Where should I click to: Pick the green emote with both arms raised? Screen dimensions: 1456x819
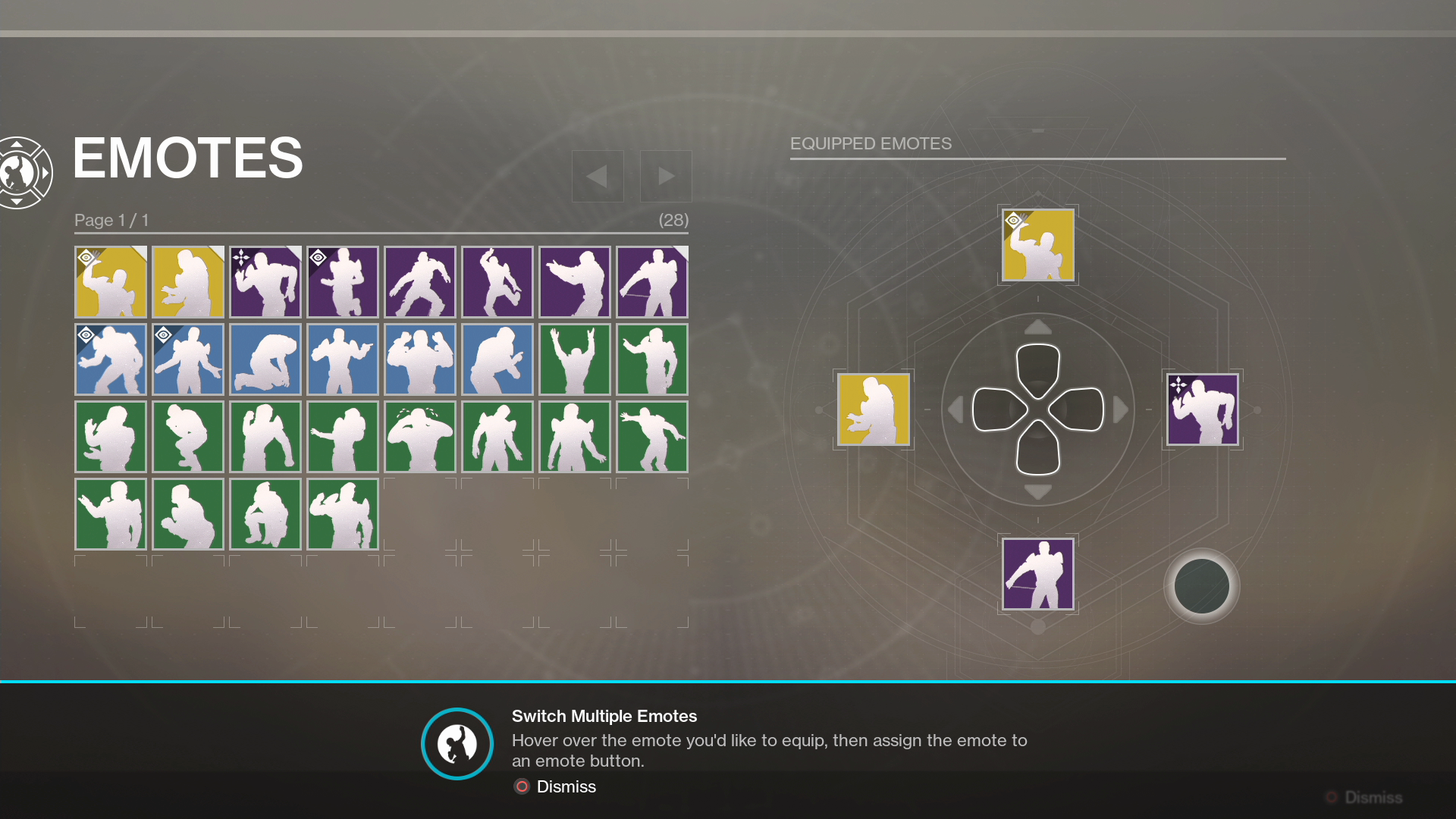(x=574, y=359)
